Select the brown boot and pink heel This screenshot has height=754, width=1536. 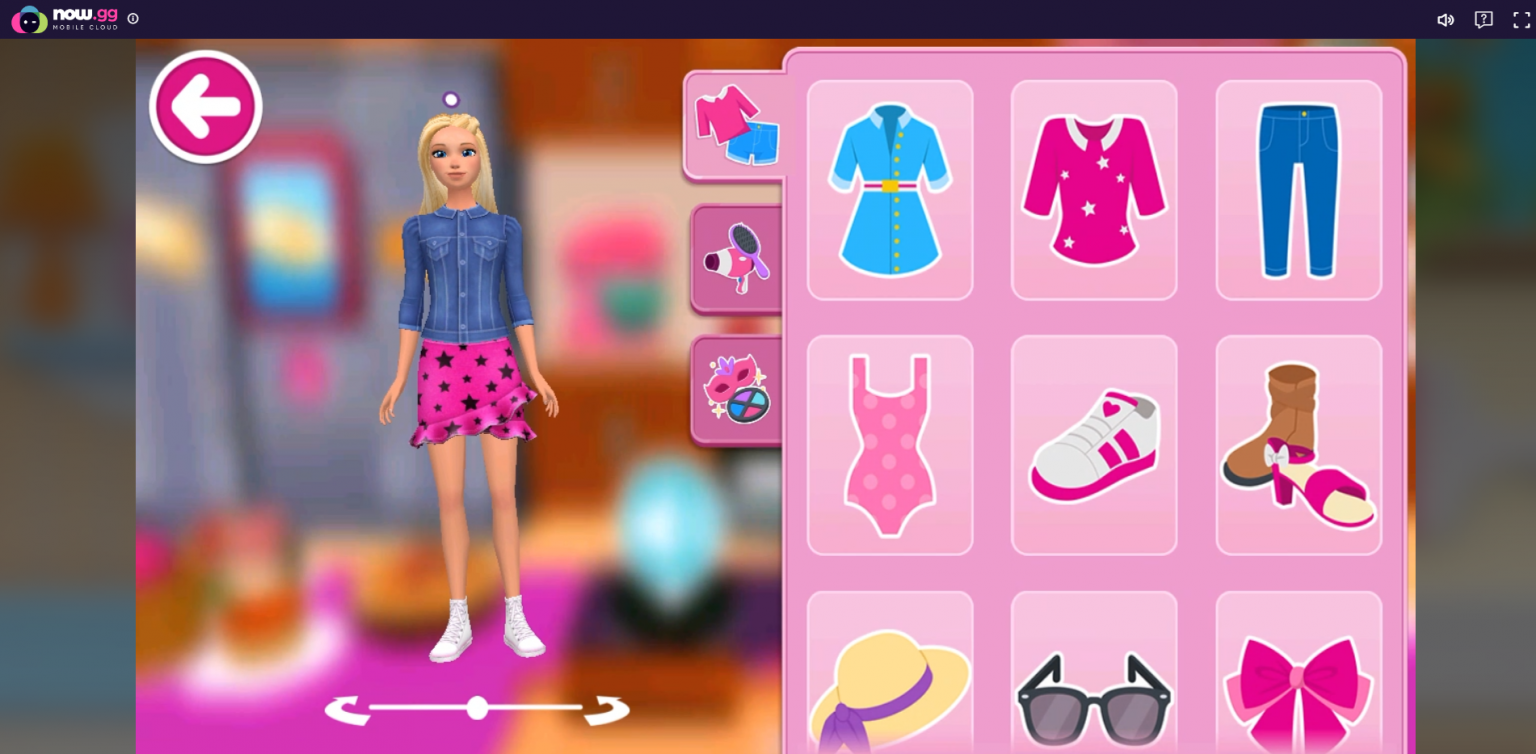click(x=1298, y=444)
